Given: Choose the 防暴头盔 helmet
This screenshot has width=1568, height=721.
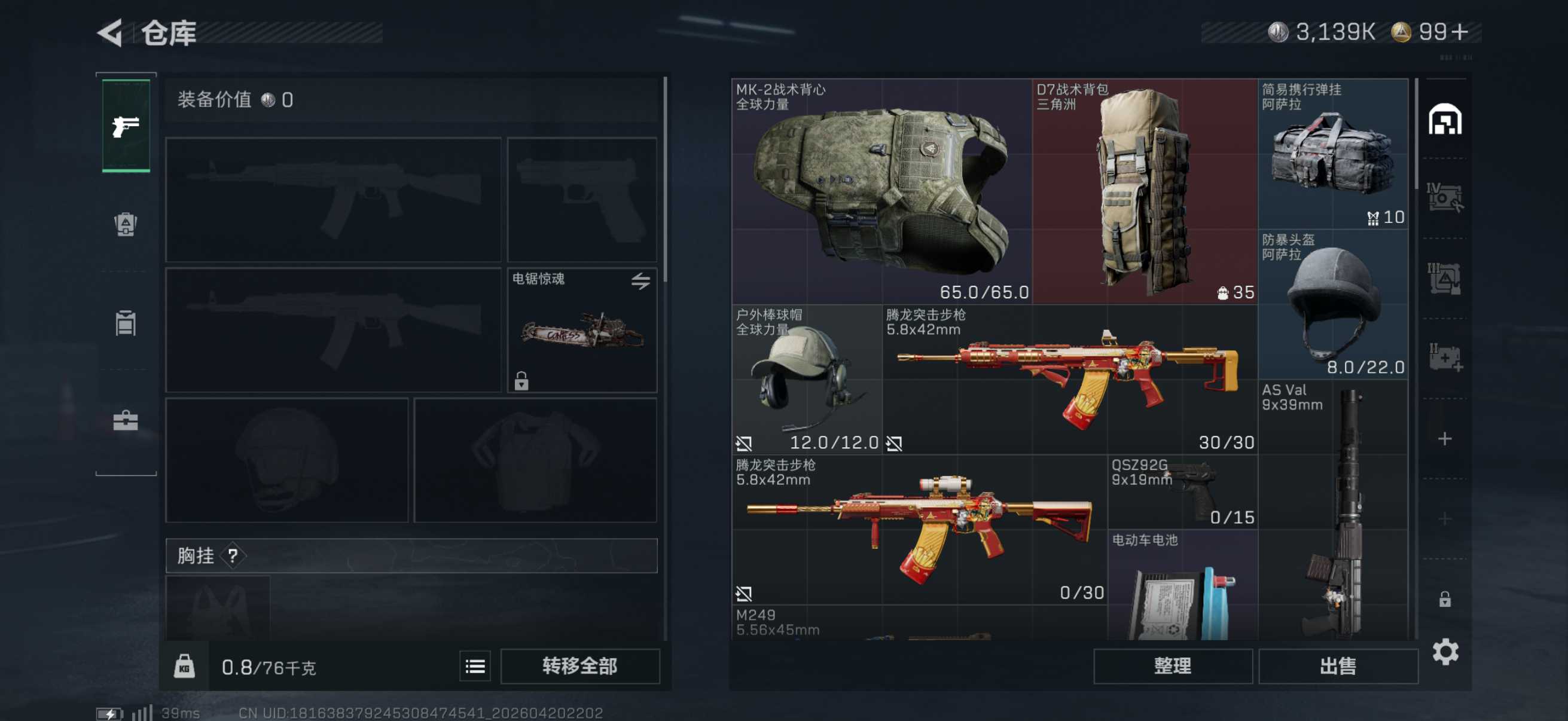Looking at the screenshot, I should tap(1332, 304).
